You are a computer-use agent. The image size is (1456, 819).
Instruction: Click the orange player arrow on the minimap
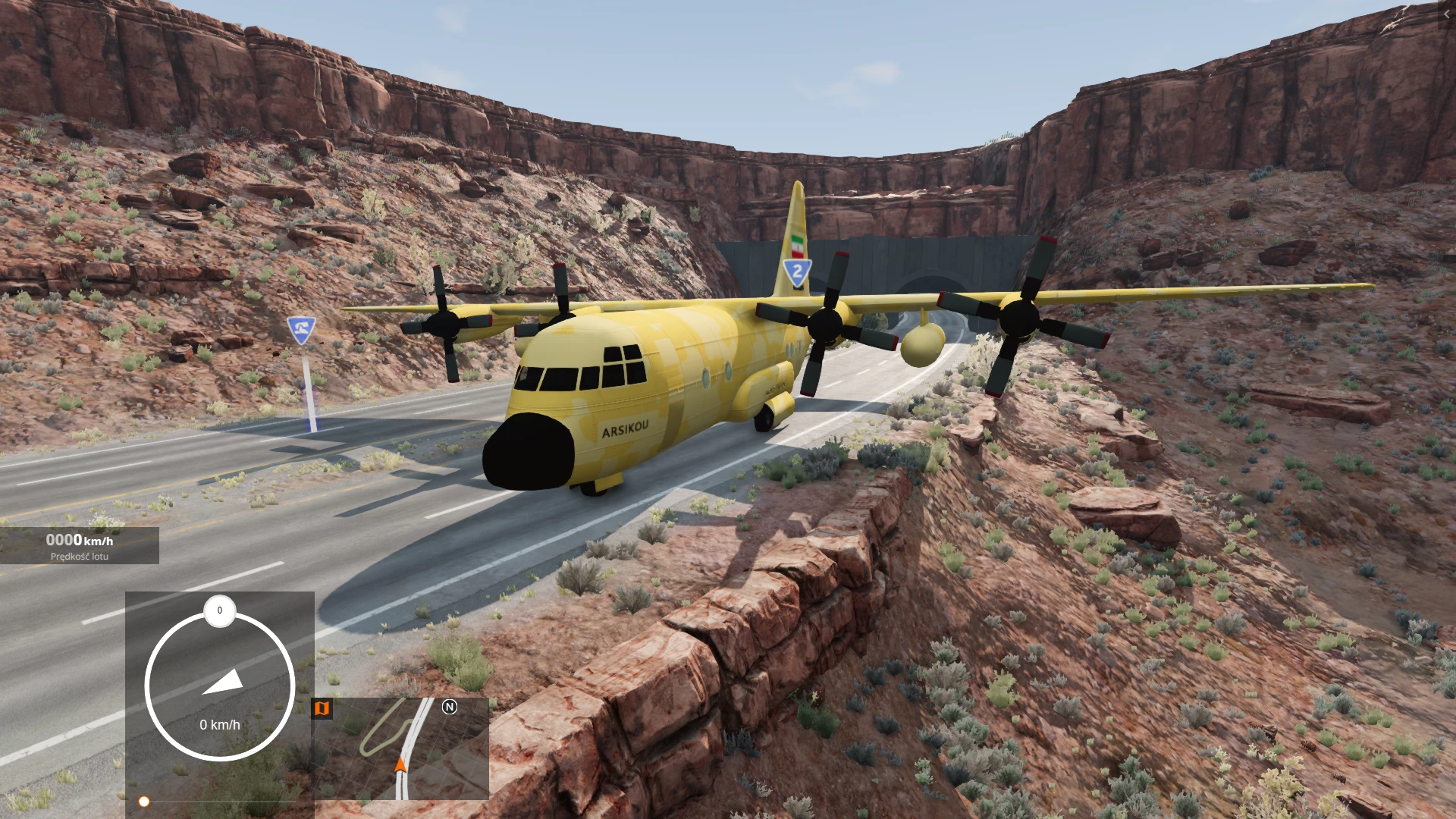(x=400, y=766)
